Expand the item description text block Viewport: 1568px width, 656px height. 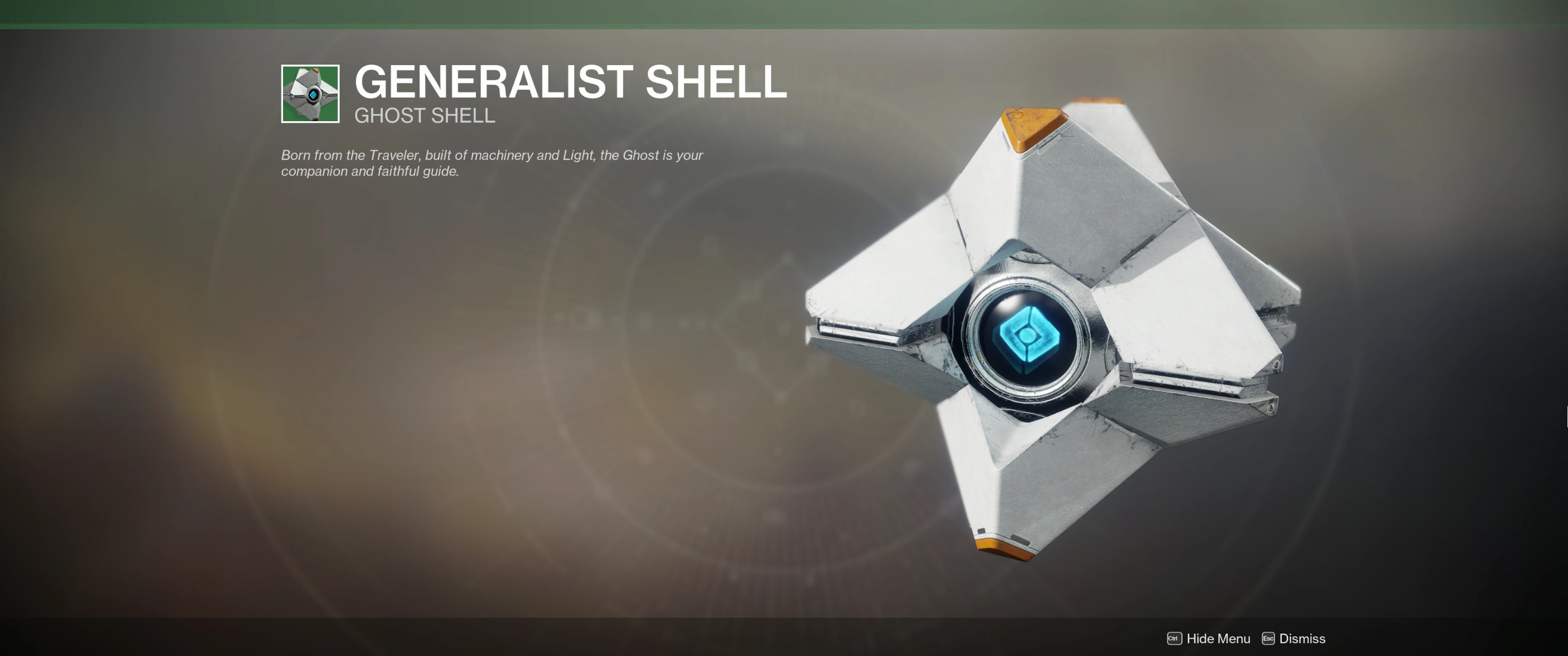click(491, 163)
